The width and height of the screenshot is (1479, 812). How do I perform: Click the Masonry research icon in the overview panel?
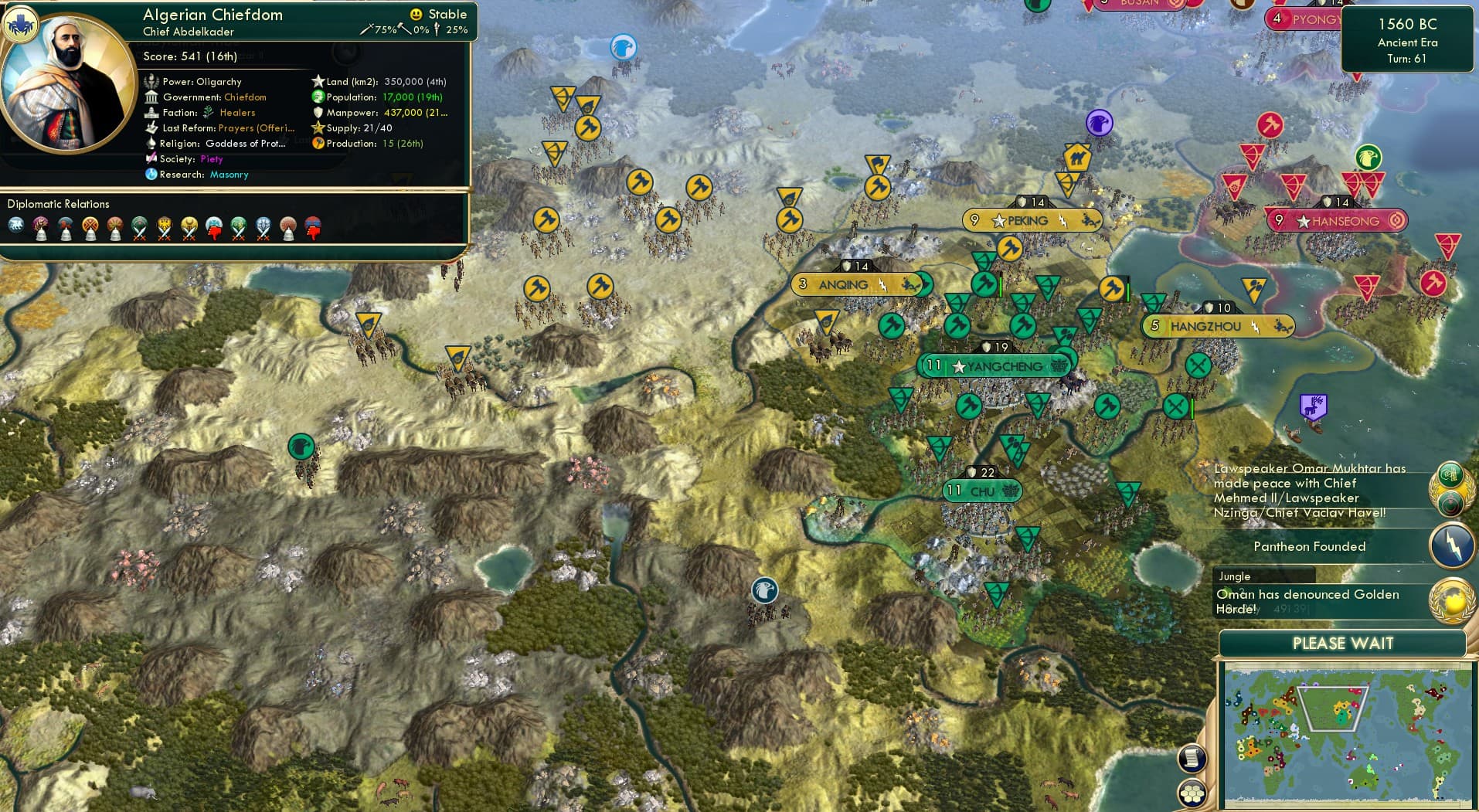tap(151, 175)
